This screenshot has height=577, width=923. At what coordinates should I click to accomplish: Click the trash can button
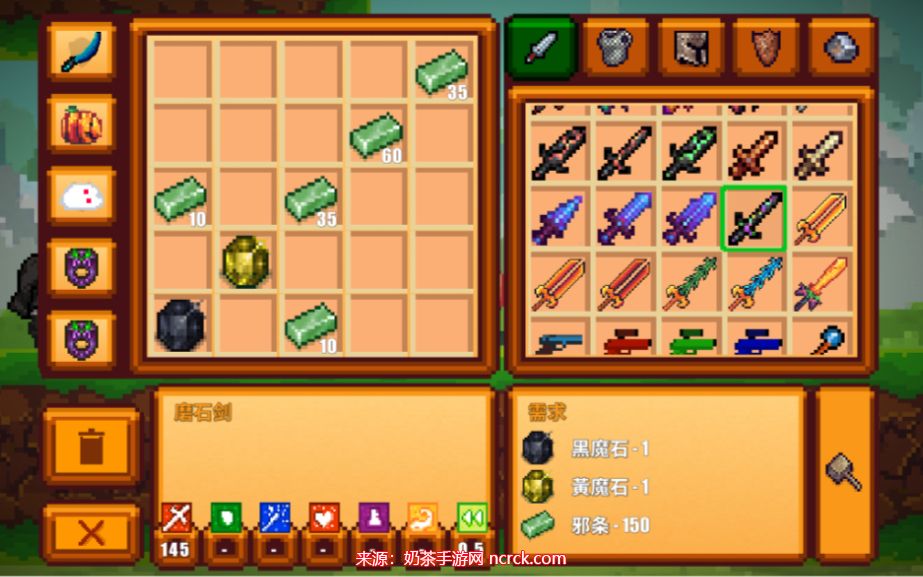91,446
